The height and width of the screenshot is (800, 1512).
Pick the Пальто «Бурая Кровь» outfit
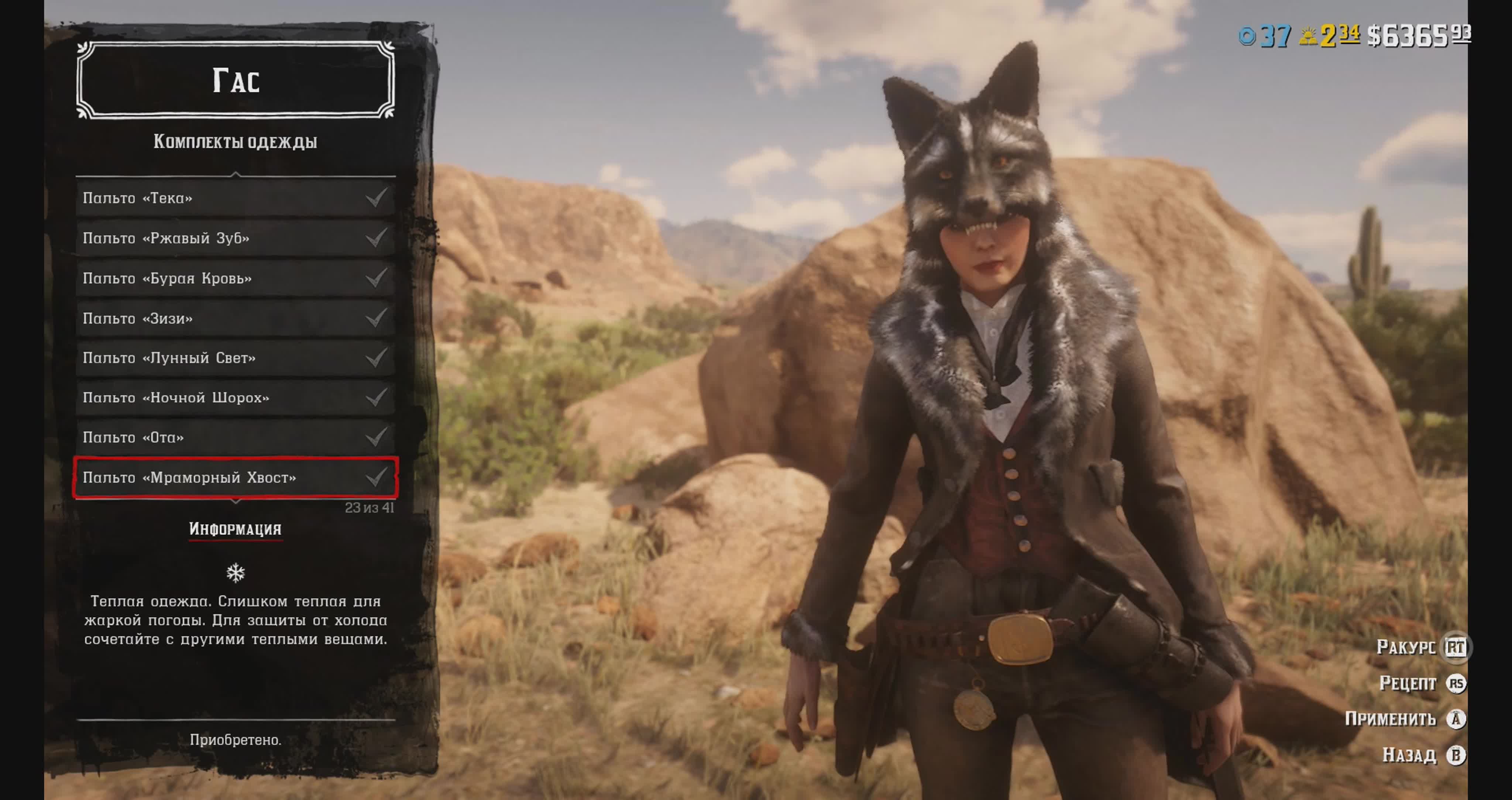[235, 278]
